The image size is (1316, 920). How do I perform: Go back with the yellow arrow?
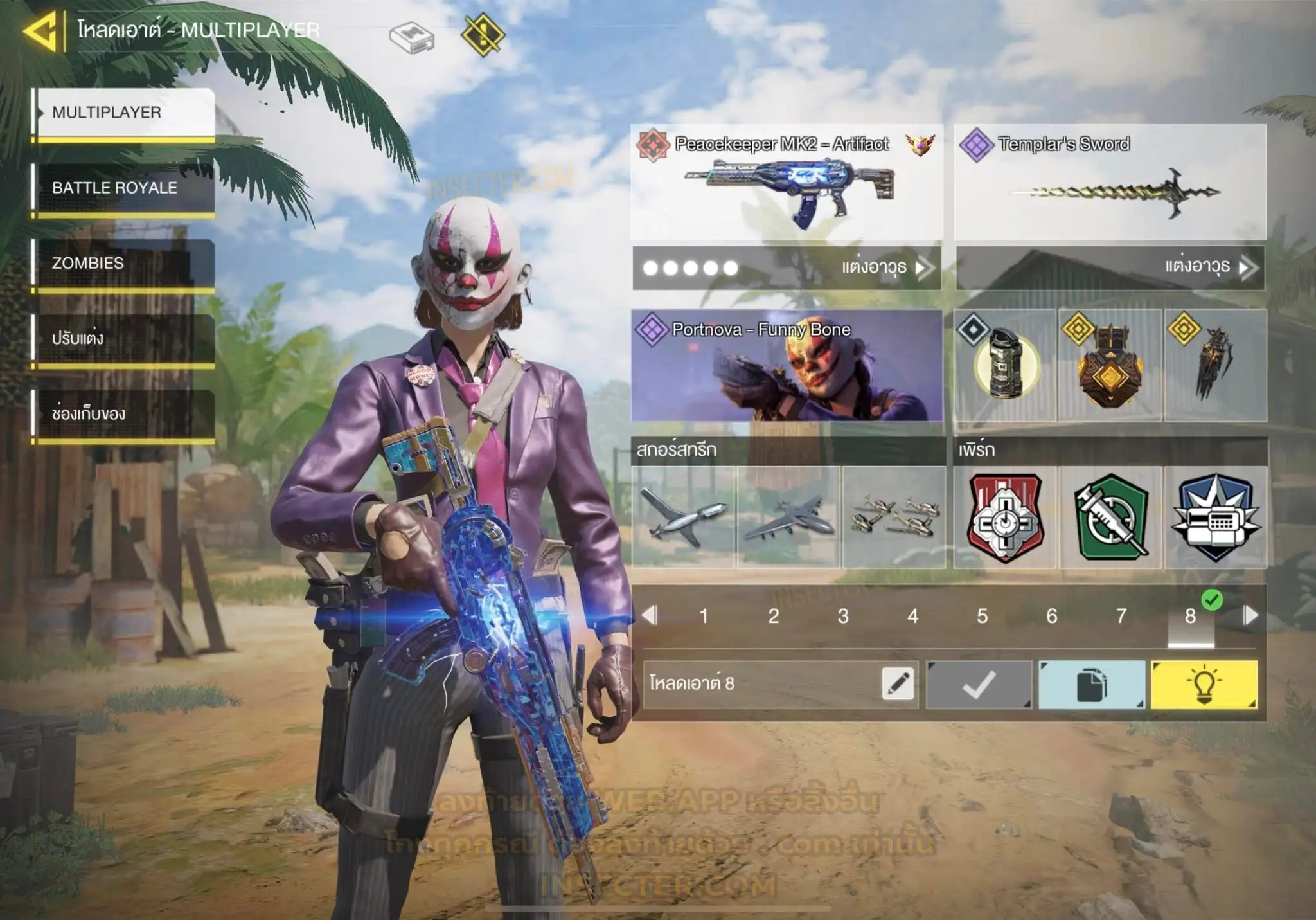click(x=40, y=30)
